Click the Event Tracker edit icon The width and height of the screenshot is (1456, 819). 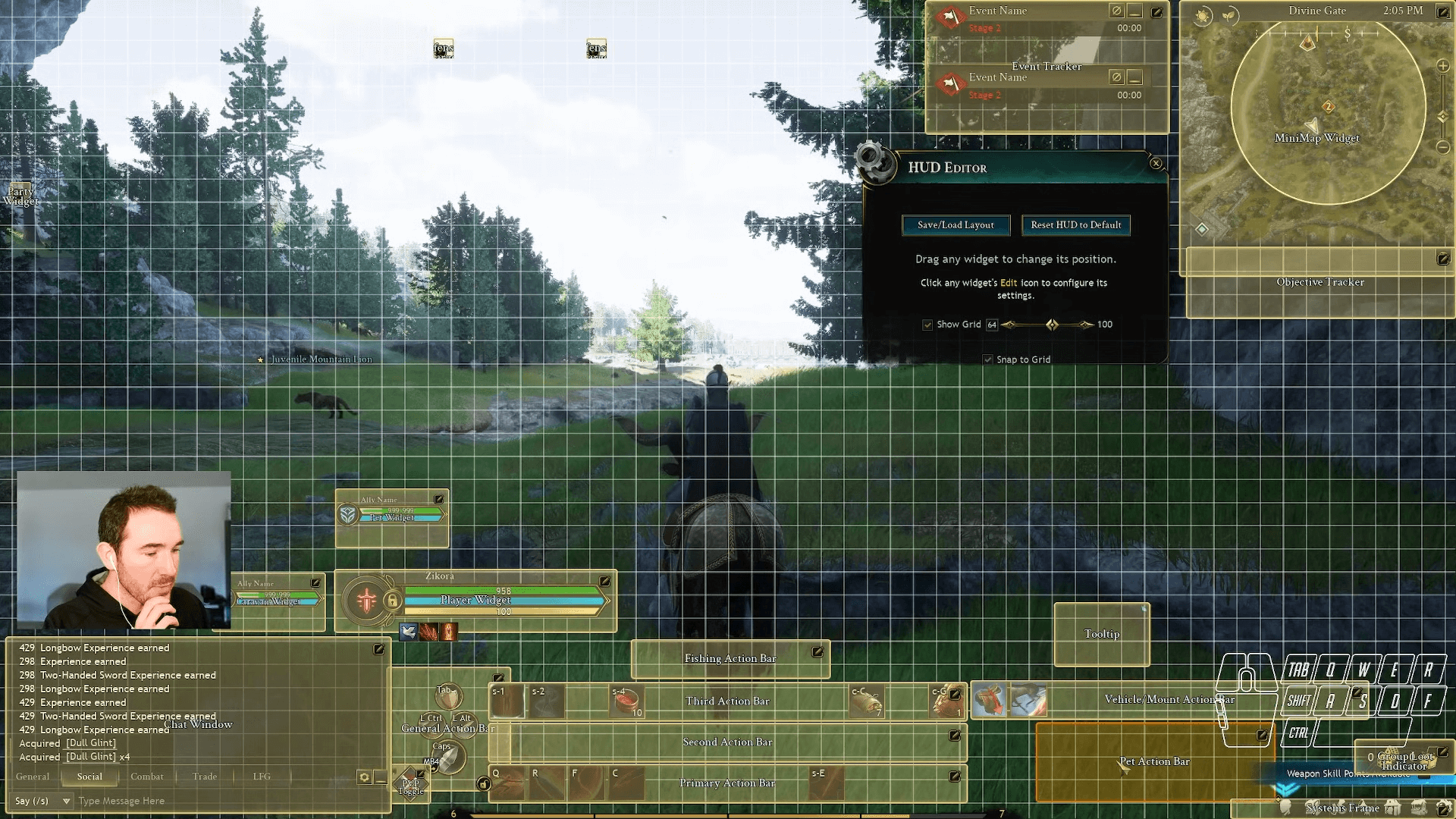[x=1156, y=11]
